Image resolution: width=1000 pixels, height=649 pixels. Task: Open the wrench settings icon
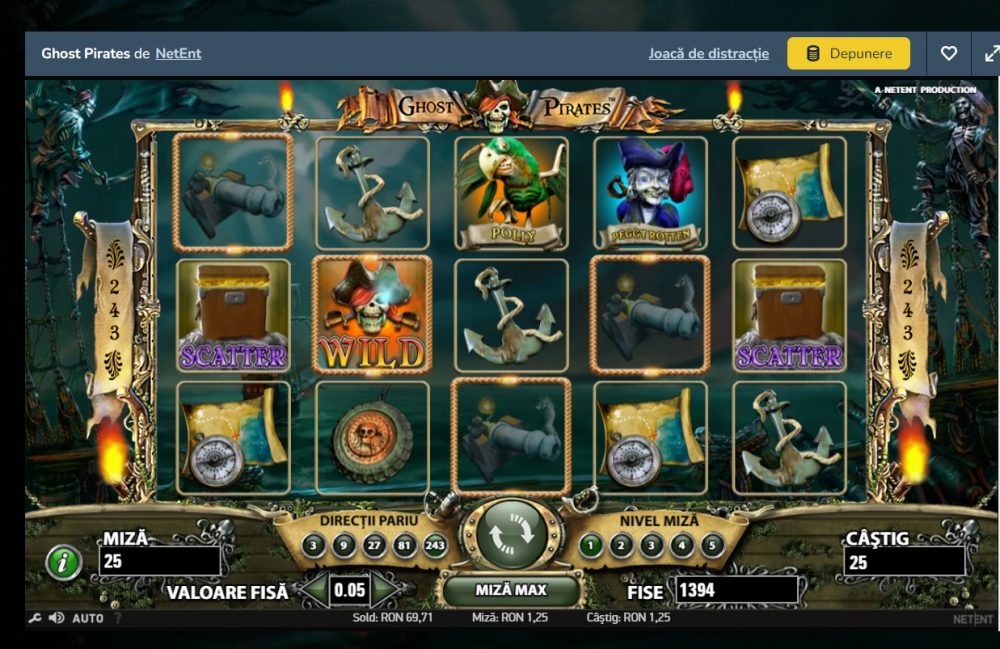[36, 619]
